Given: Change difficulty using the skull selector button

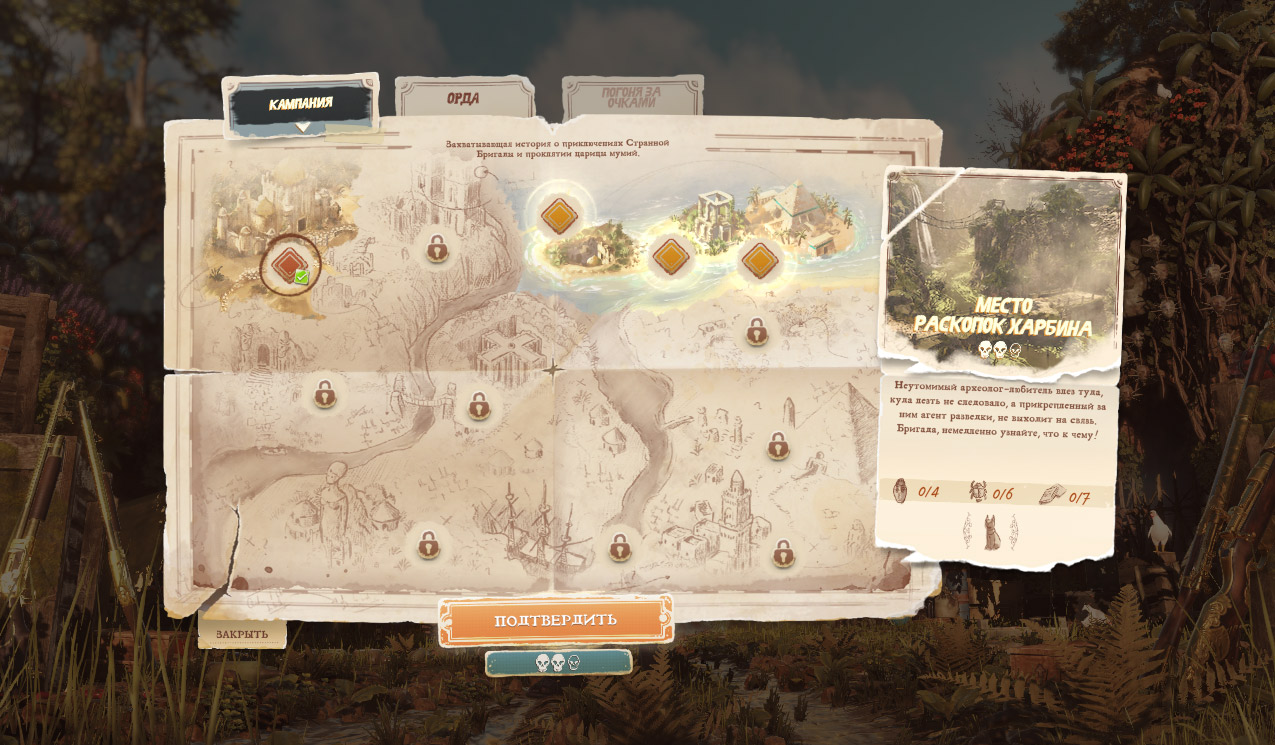Looking at the screenshot, I should coord(558,662).
